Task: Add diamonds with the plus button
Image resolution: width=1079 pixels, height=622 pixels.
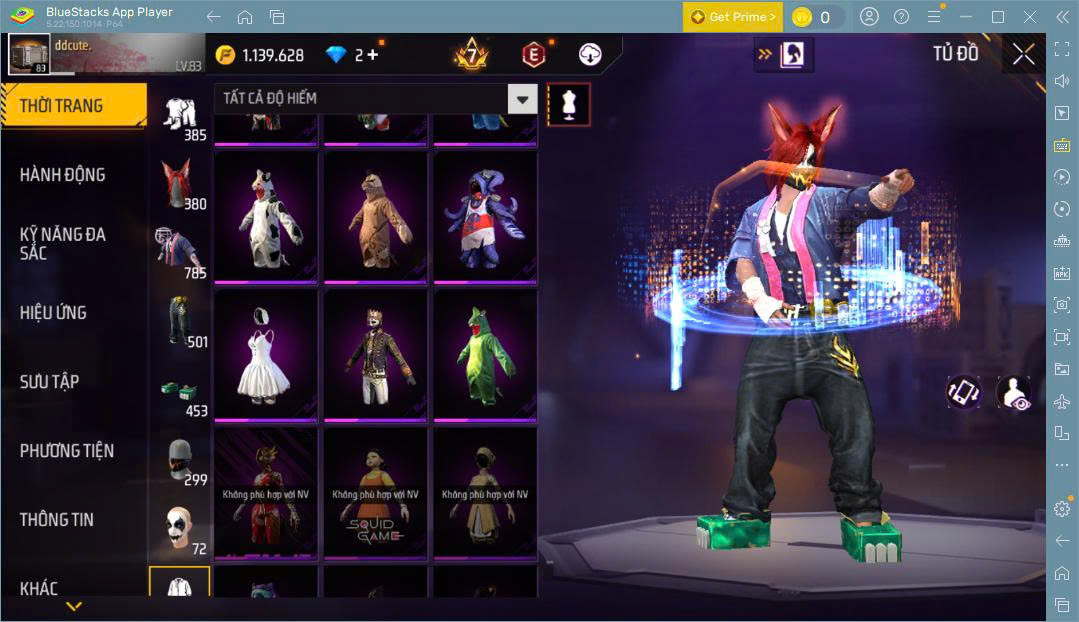Action: [x=373, y=55]
